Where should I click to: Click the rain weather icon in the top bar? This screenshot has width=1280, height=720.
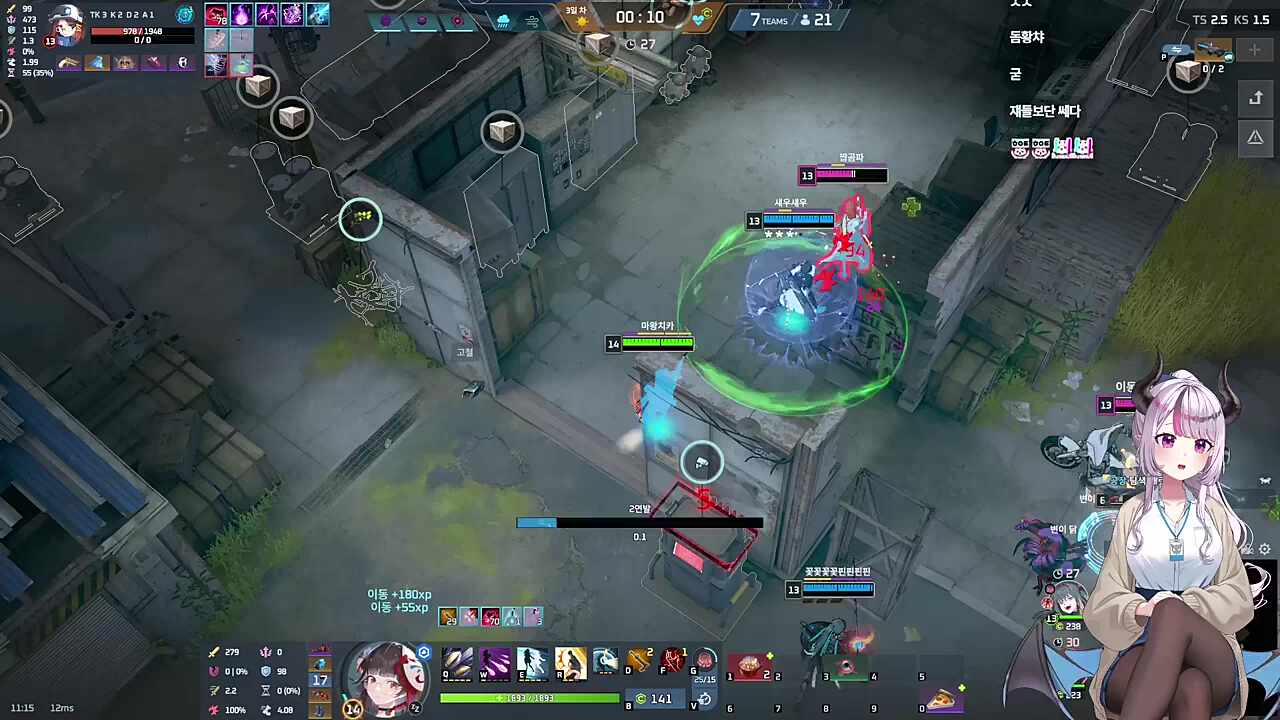coord(502,19)
